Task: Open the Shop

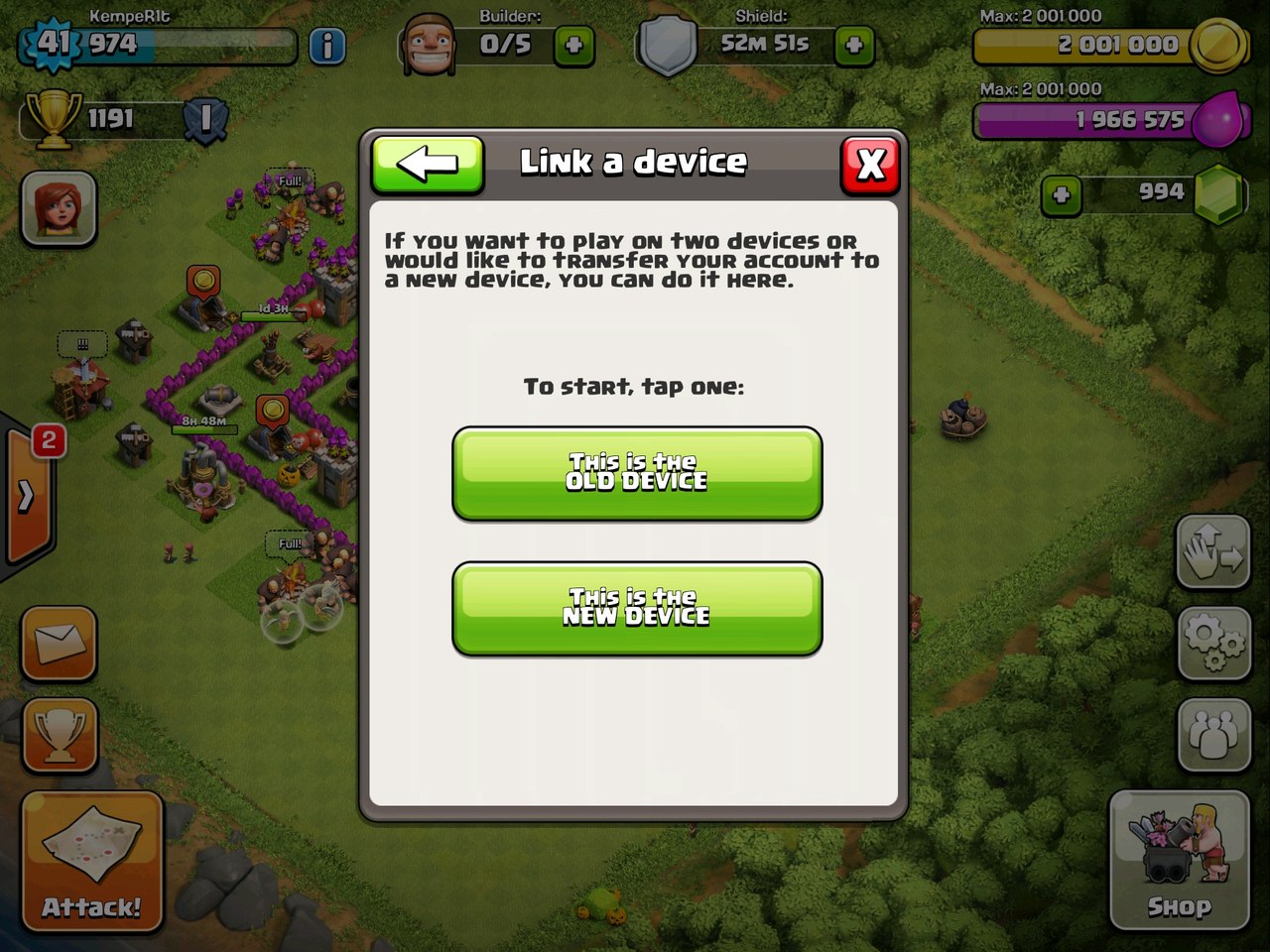Action: (x=1179, y=859)
